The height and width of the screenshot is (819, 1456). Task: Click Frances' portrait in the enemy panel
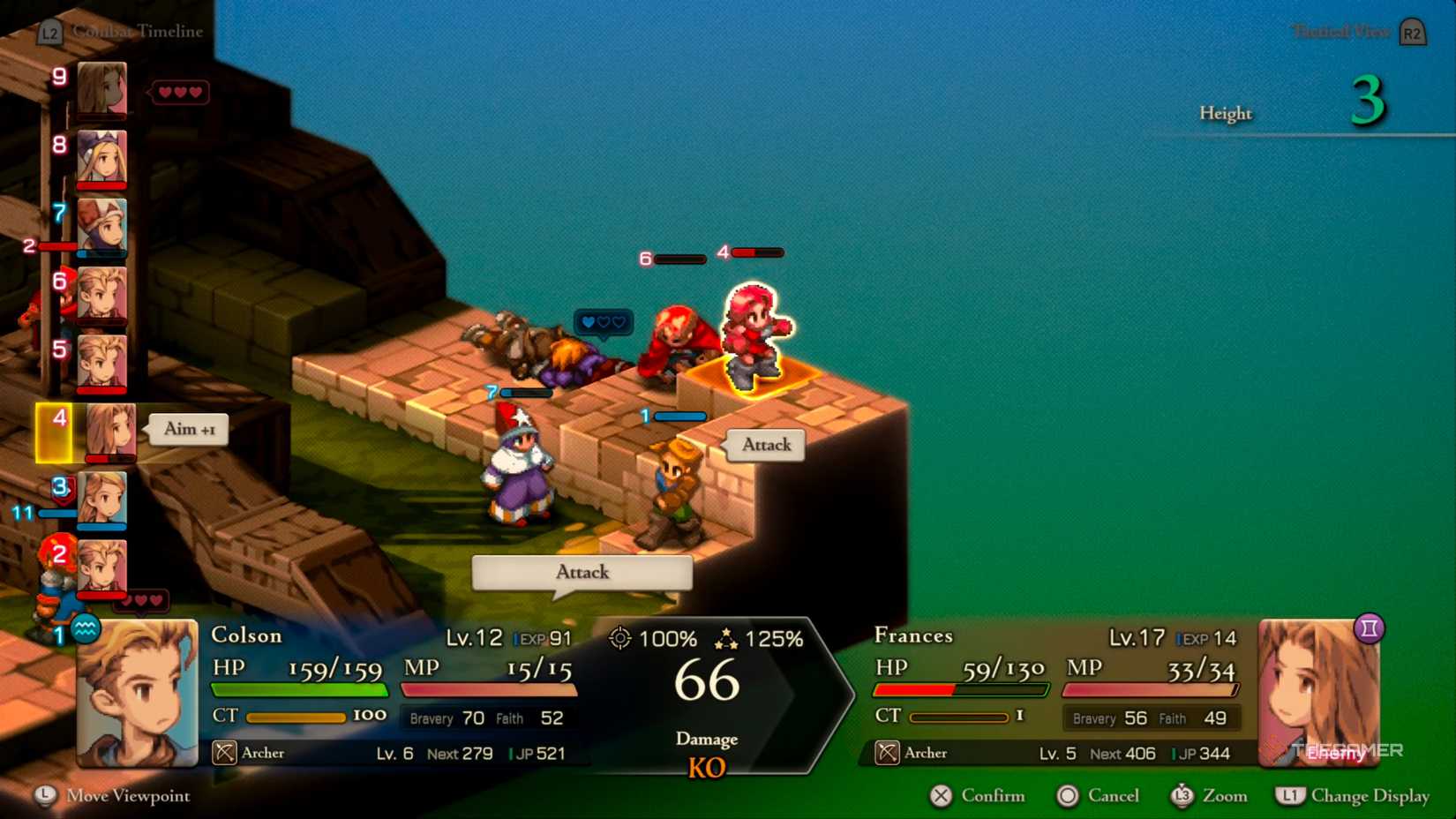coord(1318,697)
